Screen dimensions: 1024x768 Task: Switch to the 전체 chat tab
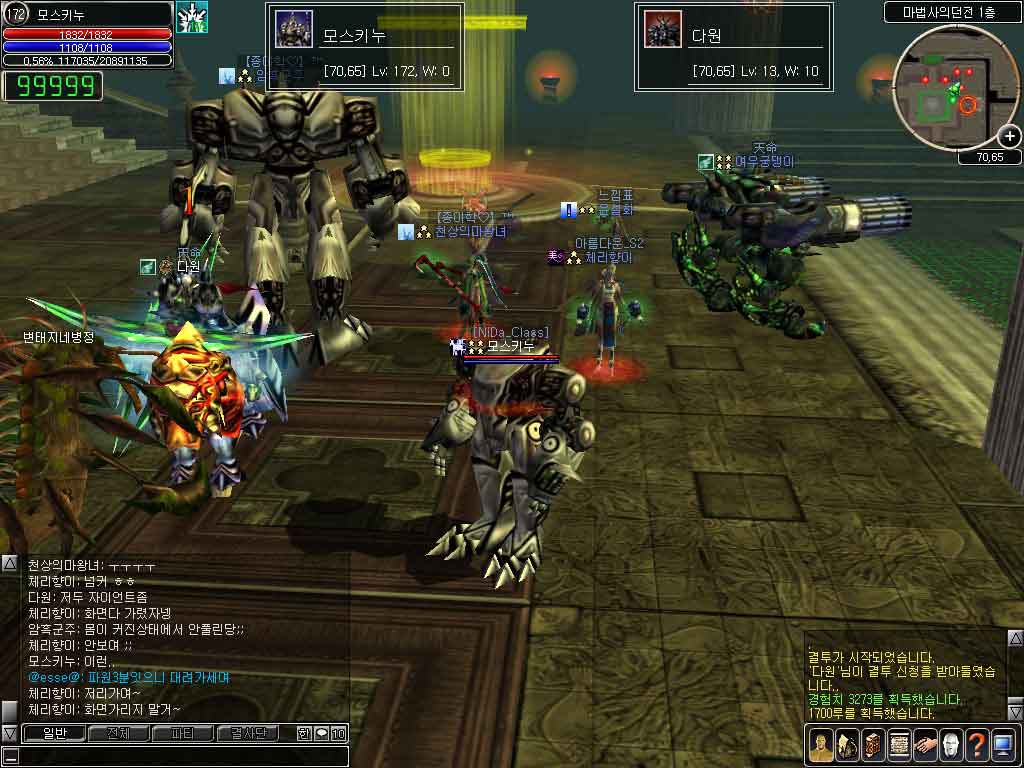[117, 733]
